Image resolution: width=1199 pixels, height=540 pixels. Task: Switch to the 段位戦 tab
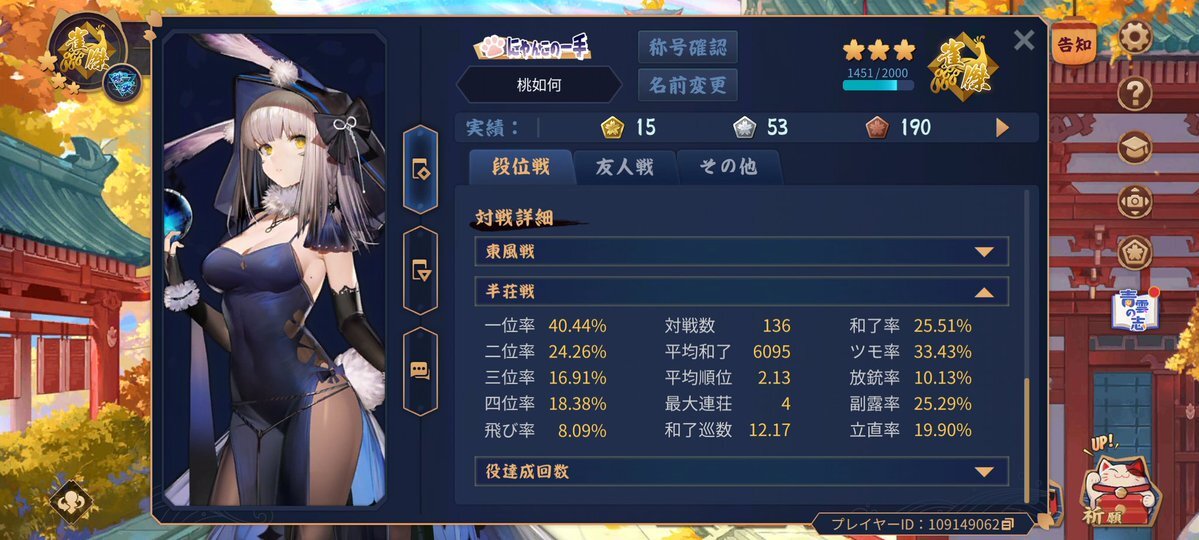521,167
